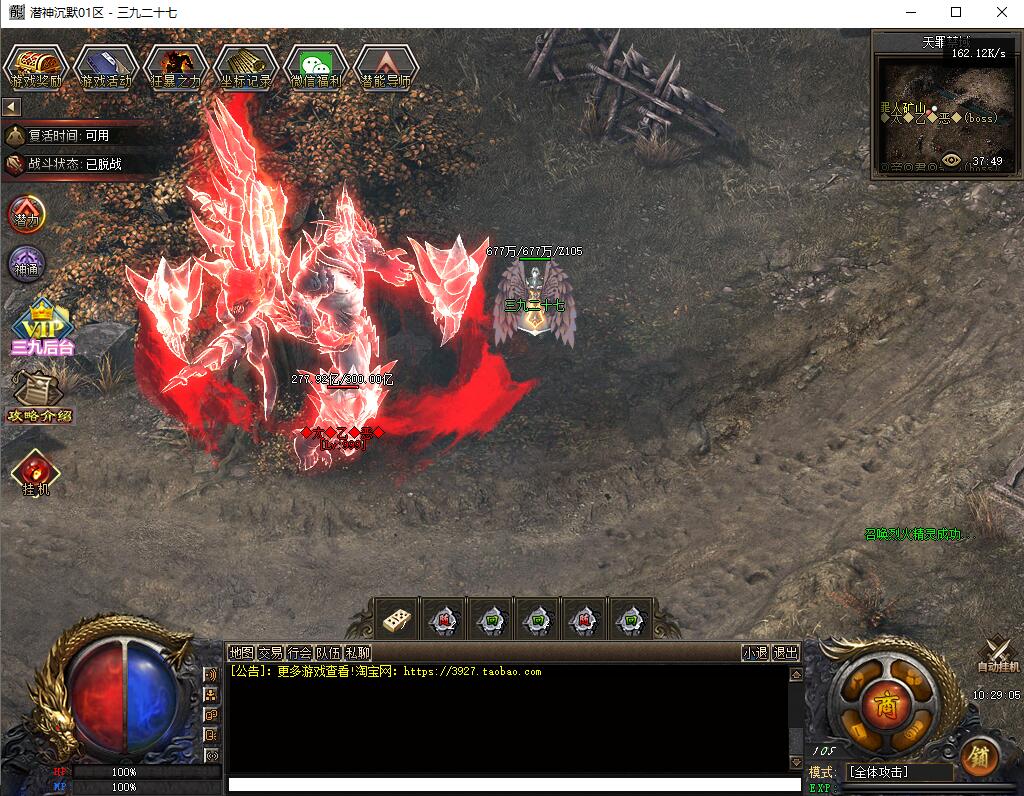Open the 行会 guild tab
Viewport: 1024px width, 796px height.
299,653
